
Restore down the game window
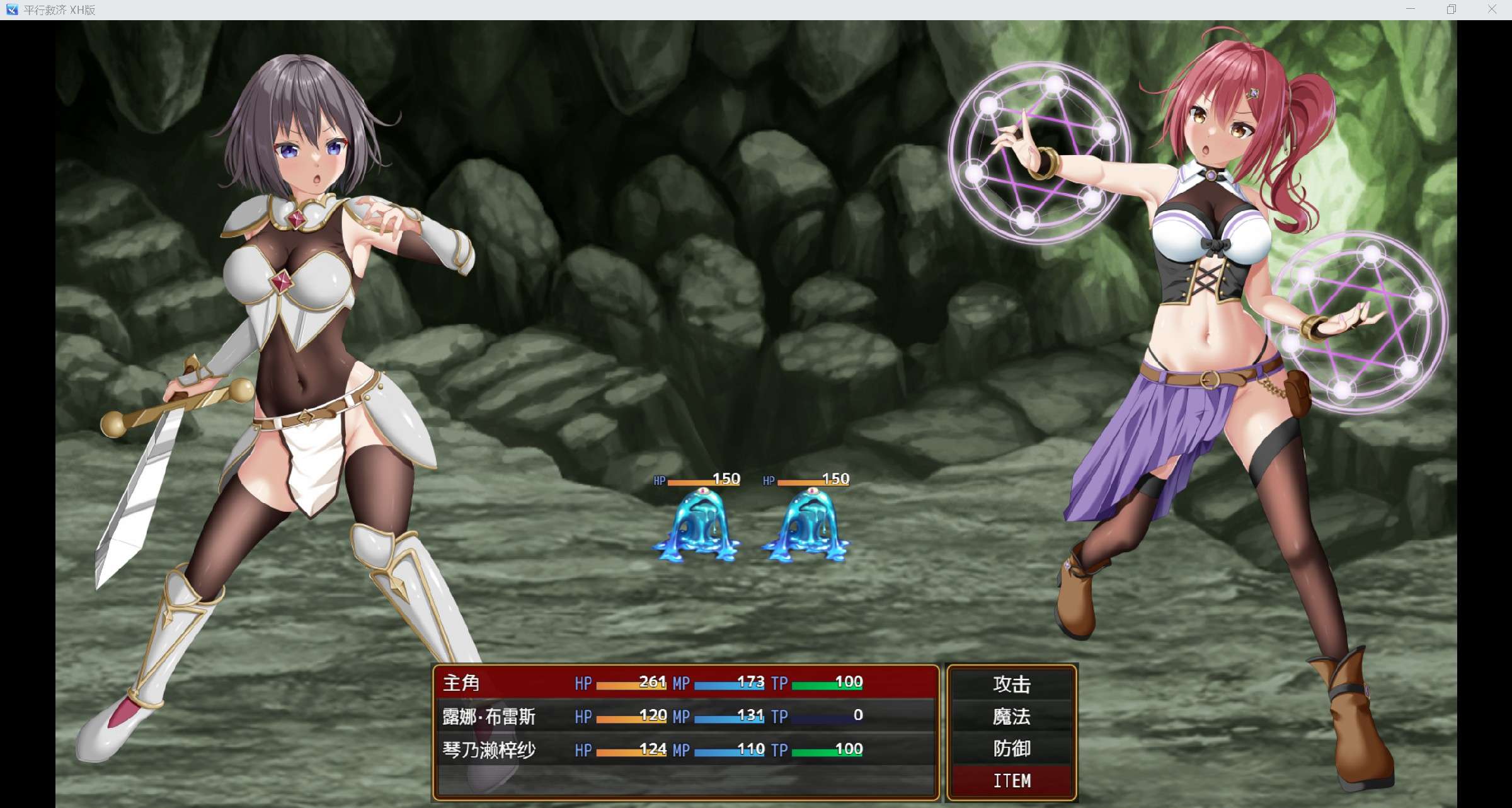click(x=1452, y=9)
